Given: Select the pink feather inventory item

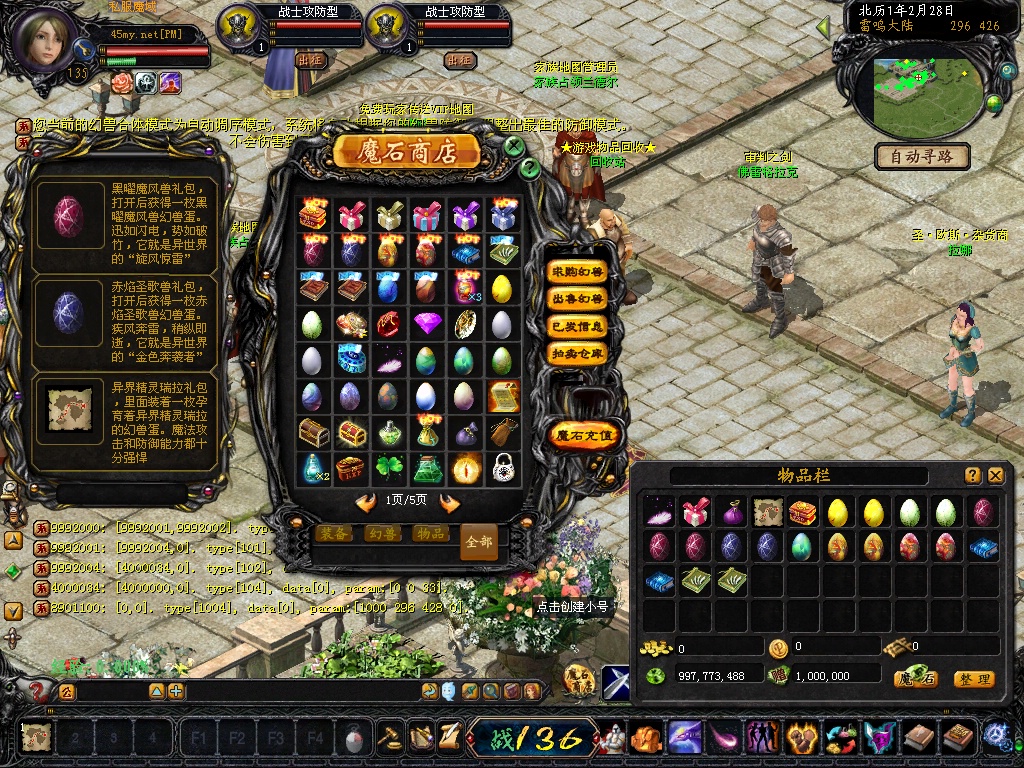Looking at the screenshot, I should tap(659, 512).
